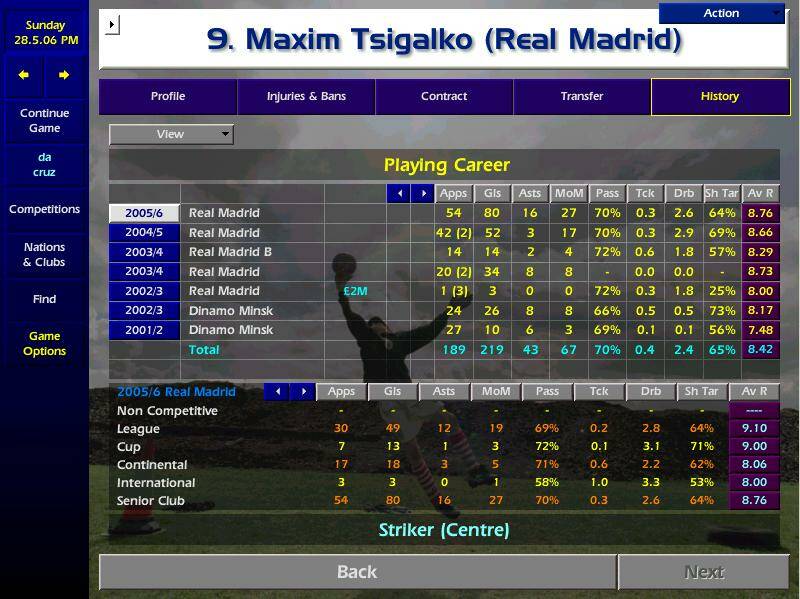This screenshot has width=800, height=599.
Task: Choose the 2001/2 Dinamo Minsk season
Action: coord(144,330)
